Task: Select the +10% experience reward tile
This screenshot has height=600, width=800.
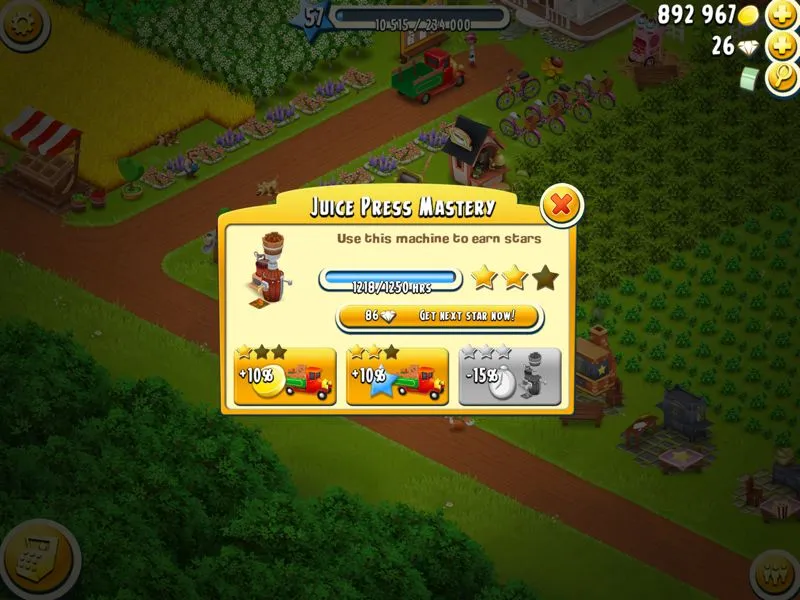Action: [397, 376]
